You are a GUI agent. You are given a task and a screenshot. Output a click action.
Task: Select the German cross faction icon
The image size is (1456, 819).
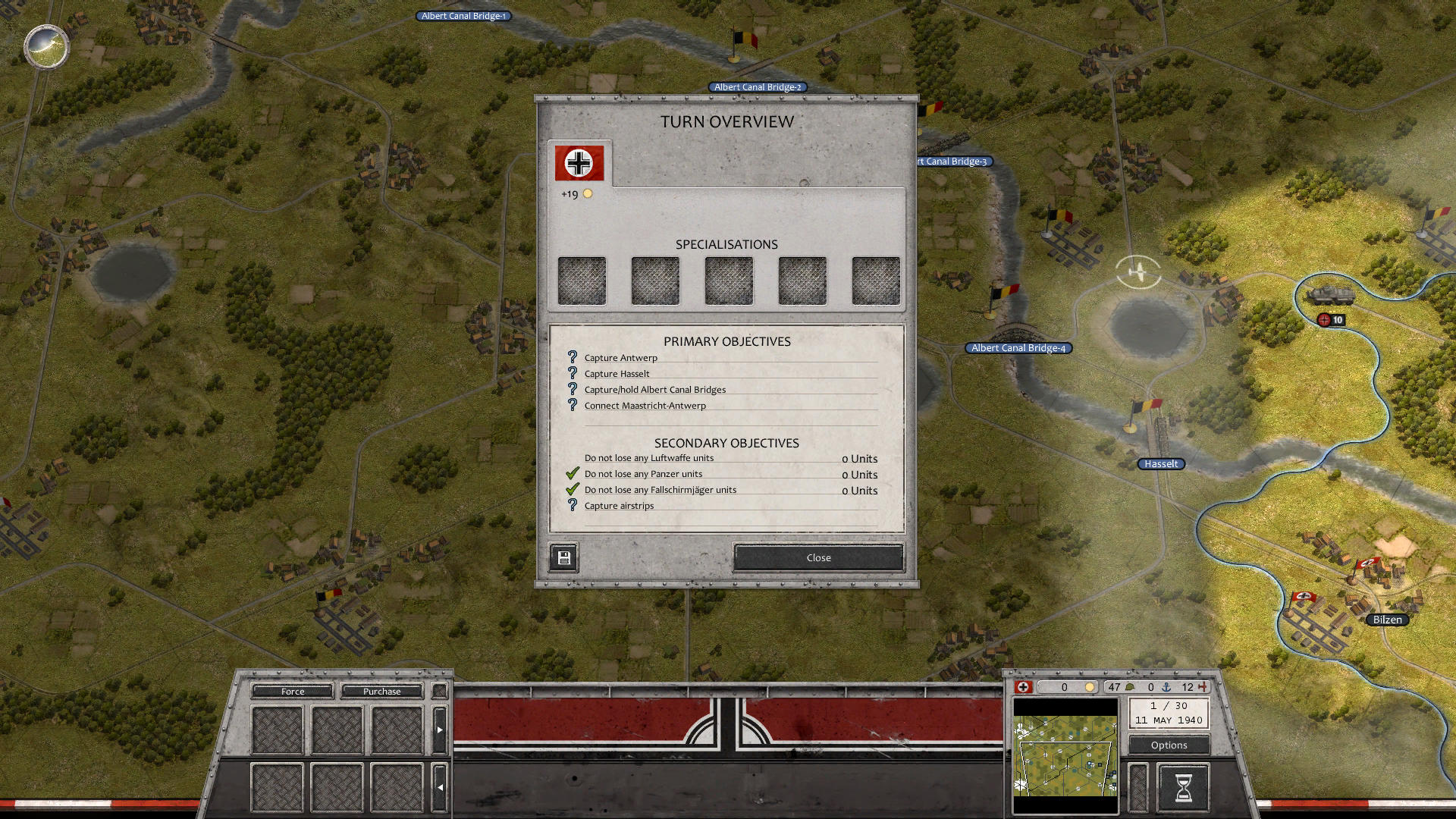pos(1025,687)
